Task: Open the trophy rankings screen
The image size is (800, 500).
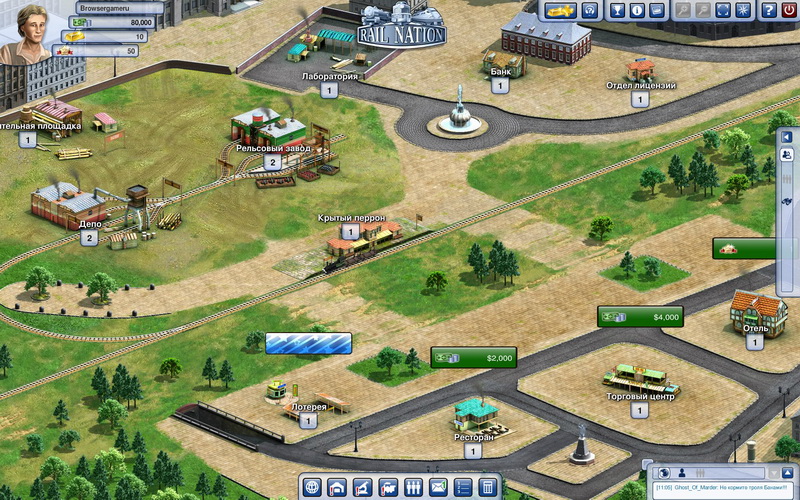Action: tap(618, 11)
